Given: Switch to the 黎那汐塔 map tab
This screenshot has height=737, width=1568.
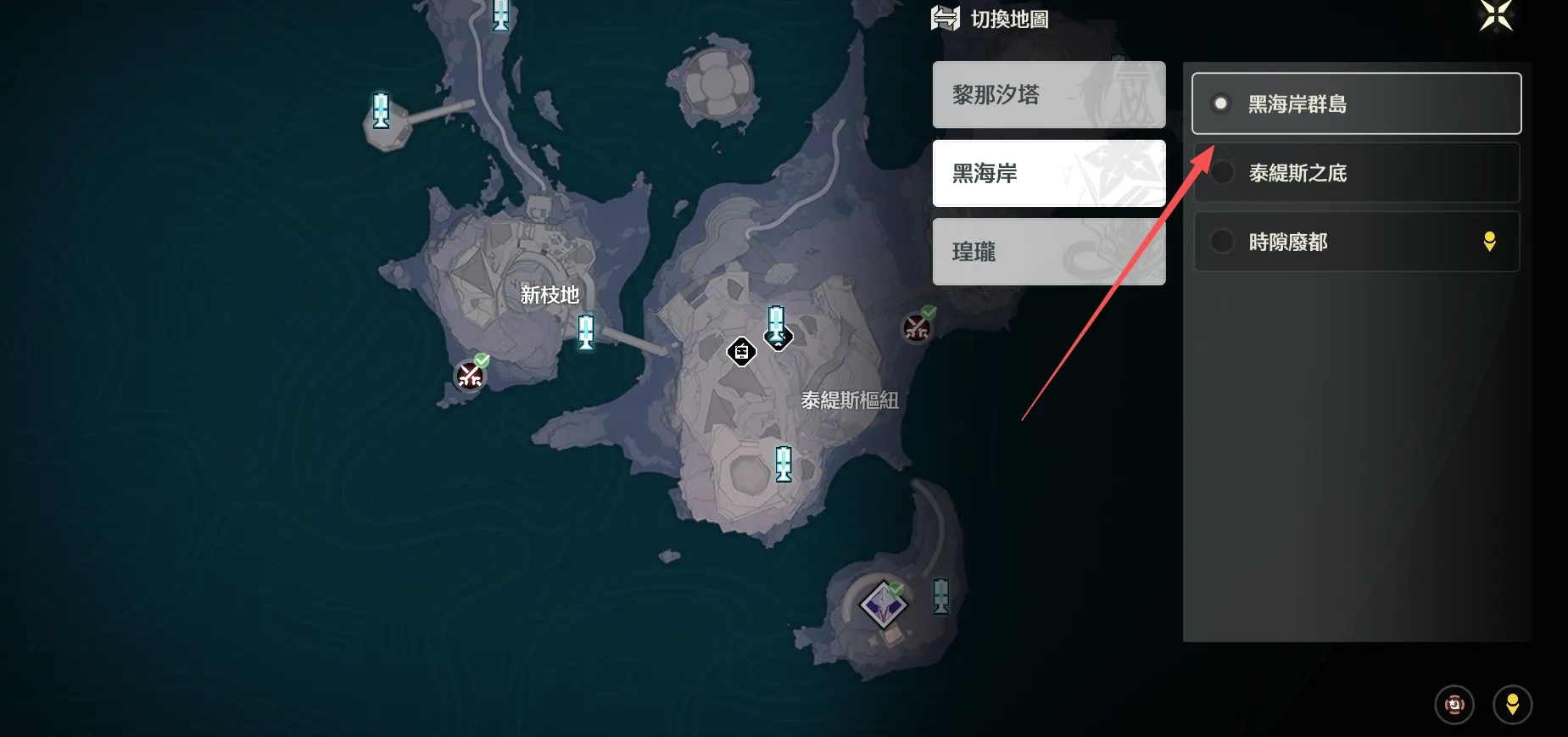Looking at the screenshot, I should (1049, 94).
